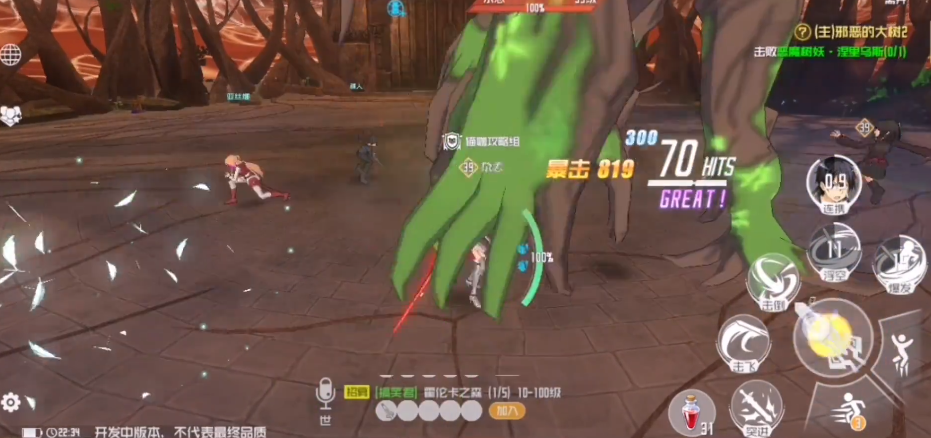The height and width of the screenshot is (438, 931).
Task: Drink the red health potion
Action: point(690,410)
